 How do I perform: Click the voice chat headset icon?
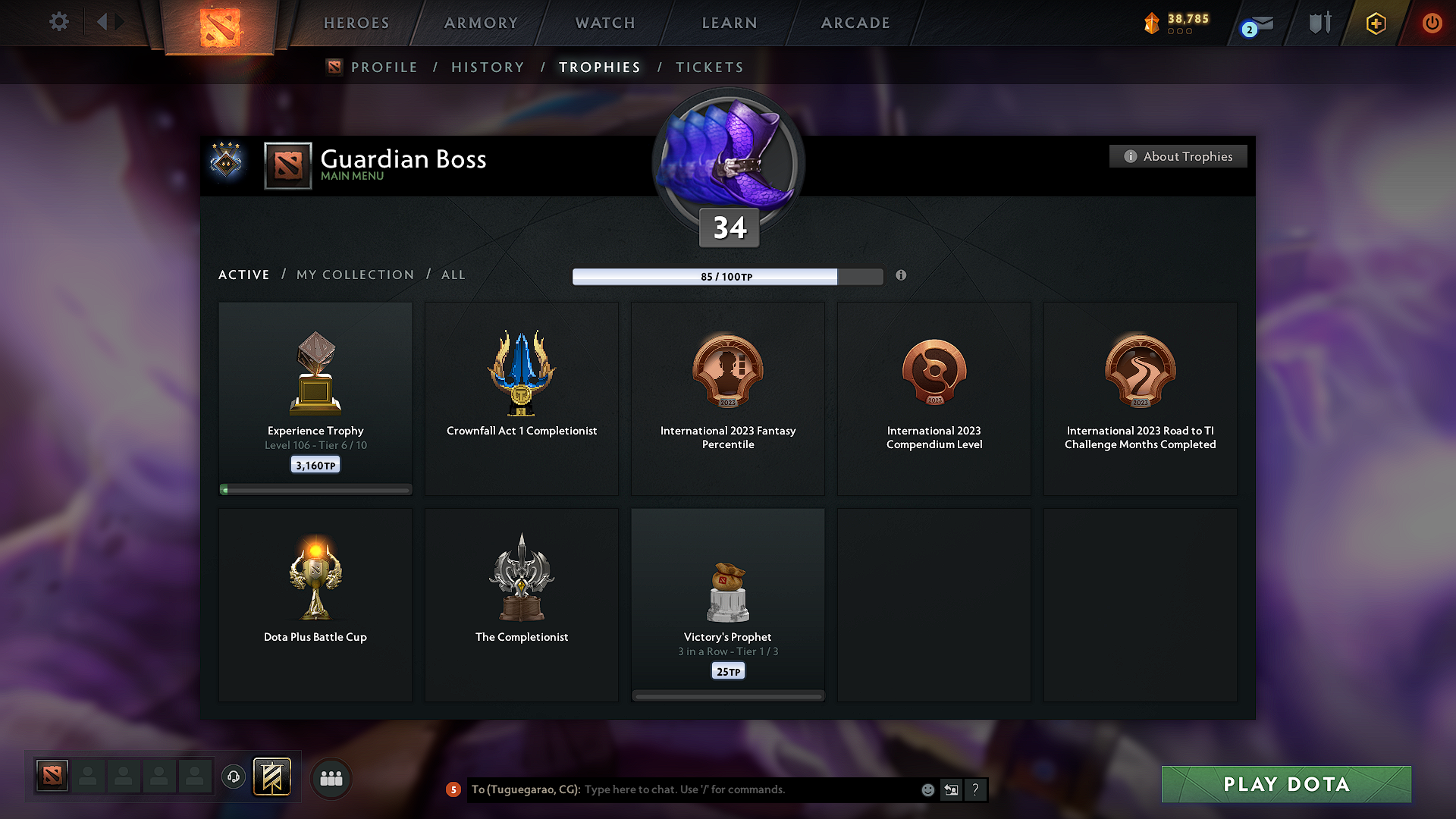233,777
